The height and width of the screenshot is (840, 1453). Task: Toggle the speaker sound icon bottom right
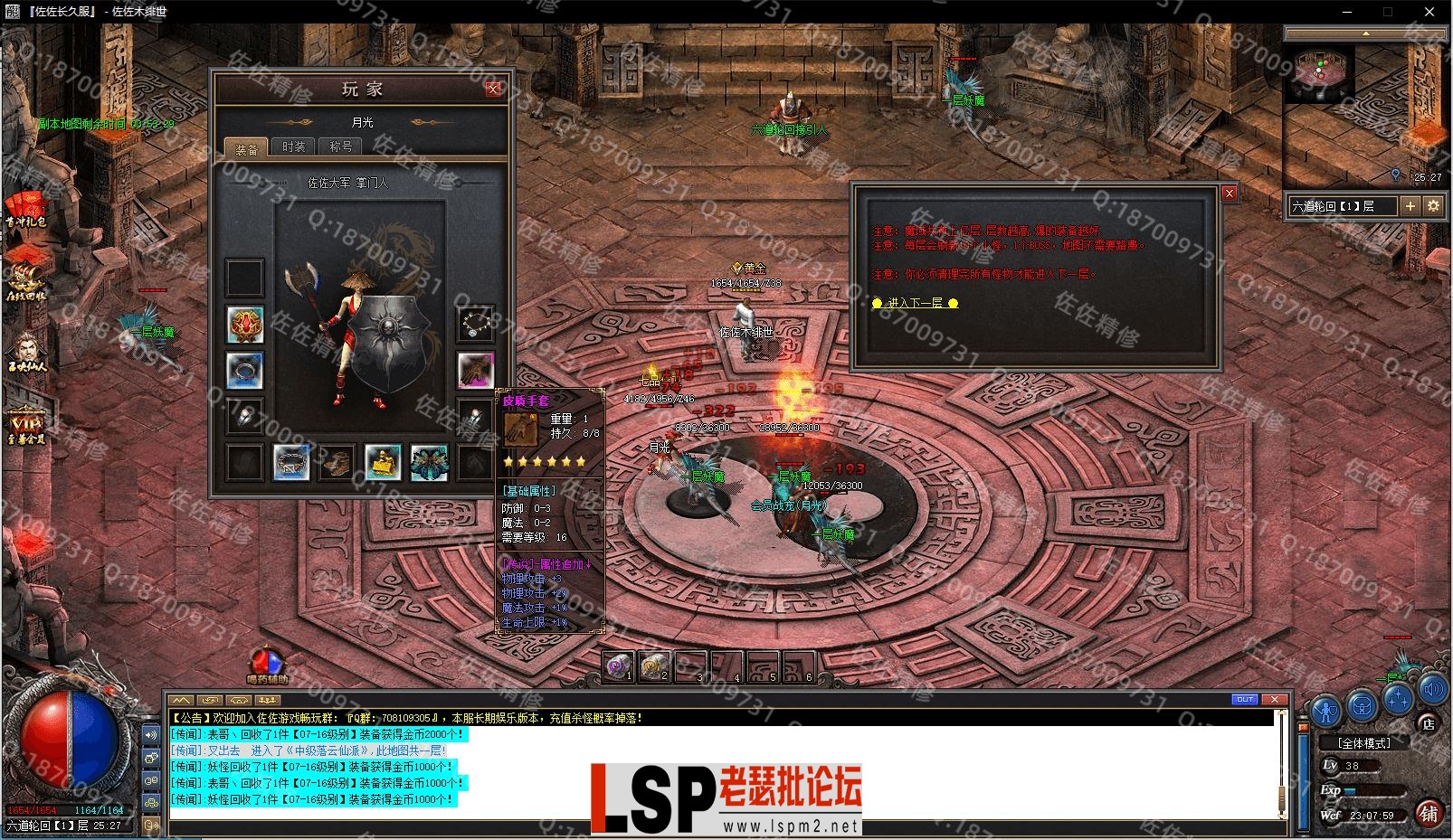[x=1431, y=690]
